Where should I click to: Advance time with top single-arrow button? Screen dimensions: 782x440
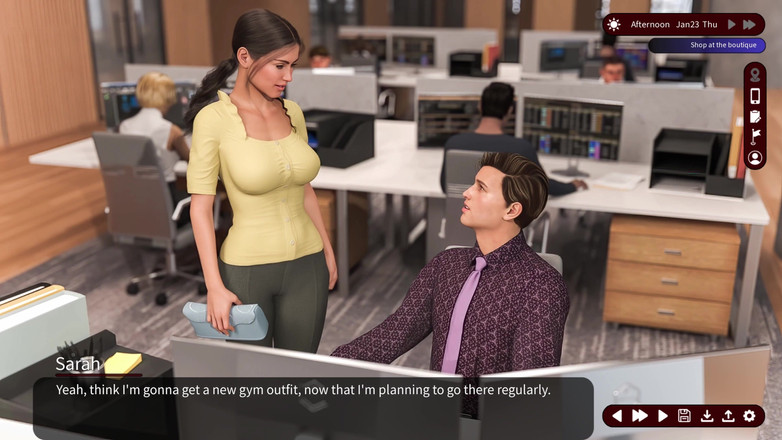point(732,24)
